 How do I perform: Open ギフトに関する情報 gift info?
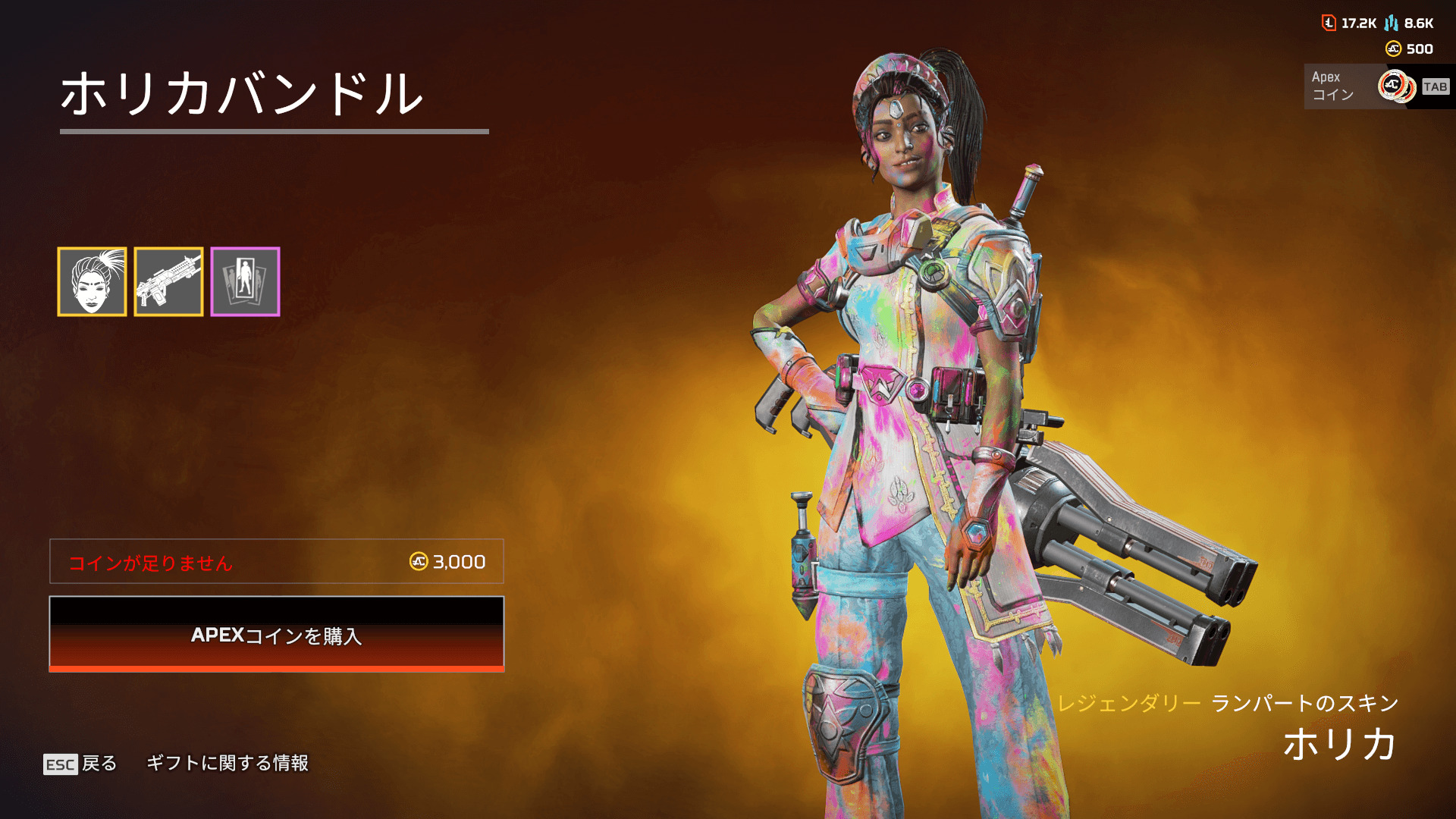click(227, 763)
